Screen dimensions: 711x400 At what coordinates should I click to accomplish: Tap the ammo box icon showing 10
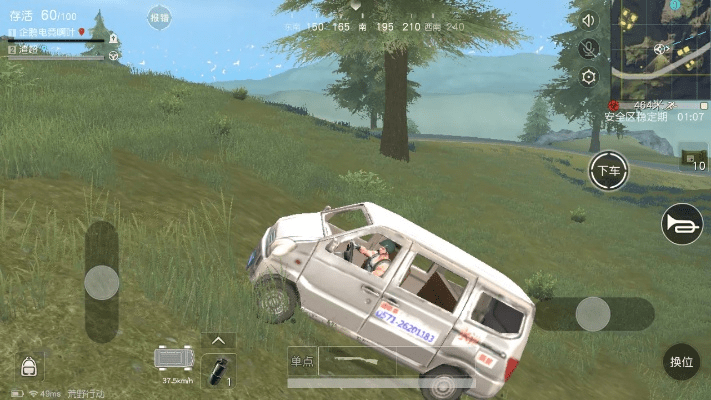point(693,159)
